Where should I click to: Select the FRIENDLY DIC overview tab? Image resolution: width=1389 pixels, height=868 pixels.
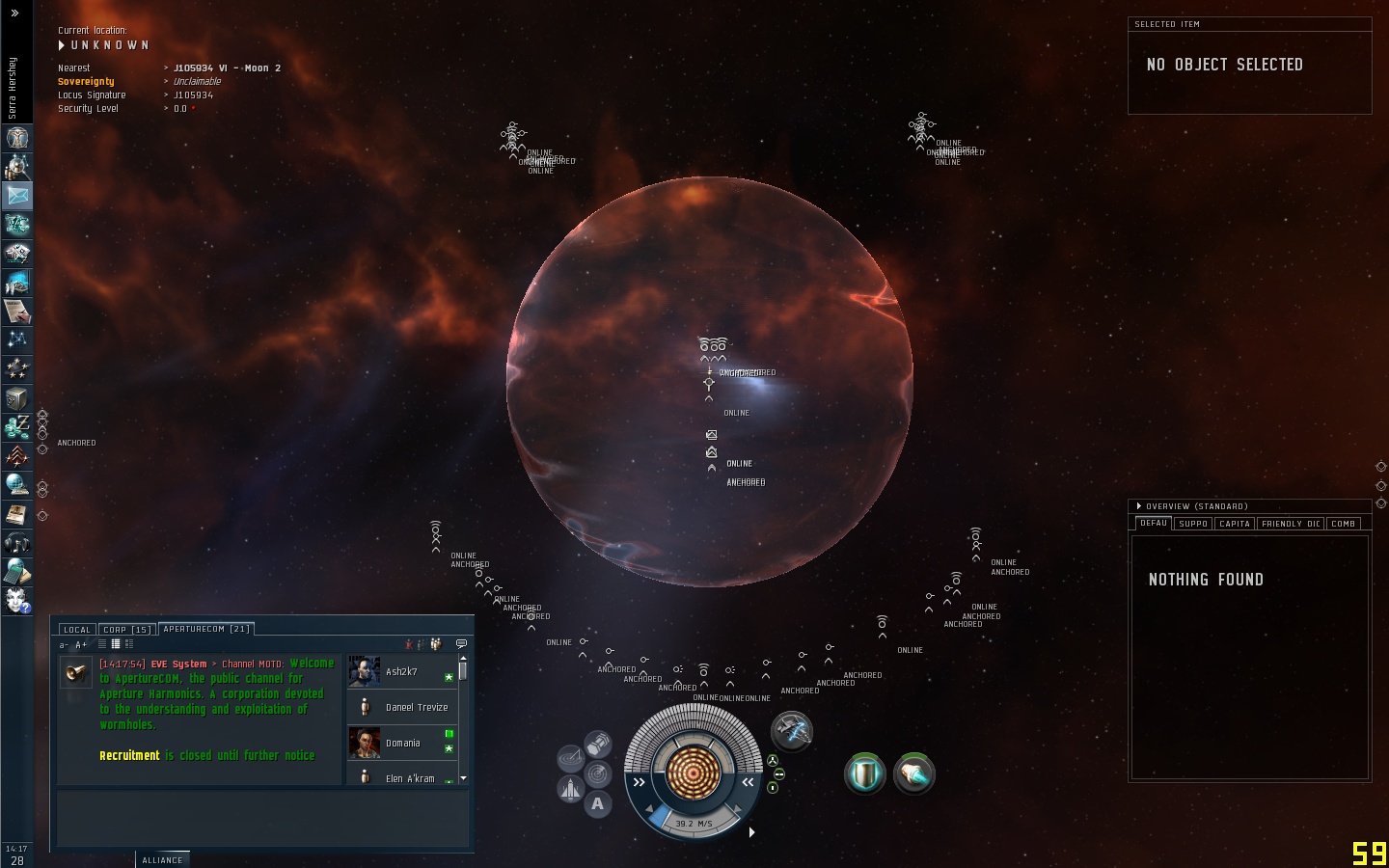1291,524
